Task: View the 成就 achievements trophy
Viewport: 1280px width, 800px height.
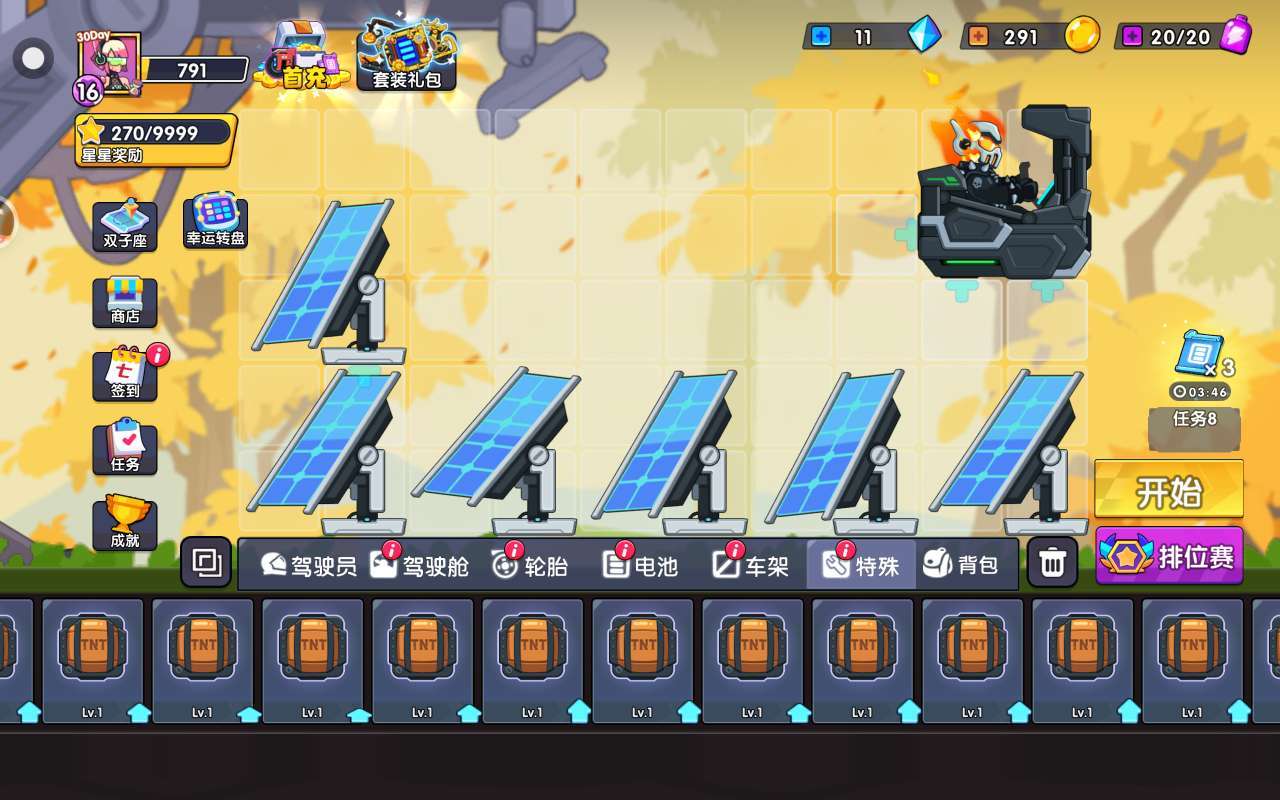Action: [x=125, y=525]
